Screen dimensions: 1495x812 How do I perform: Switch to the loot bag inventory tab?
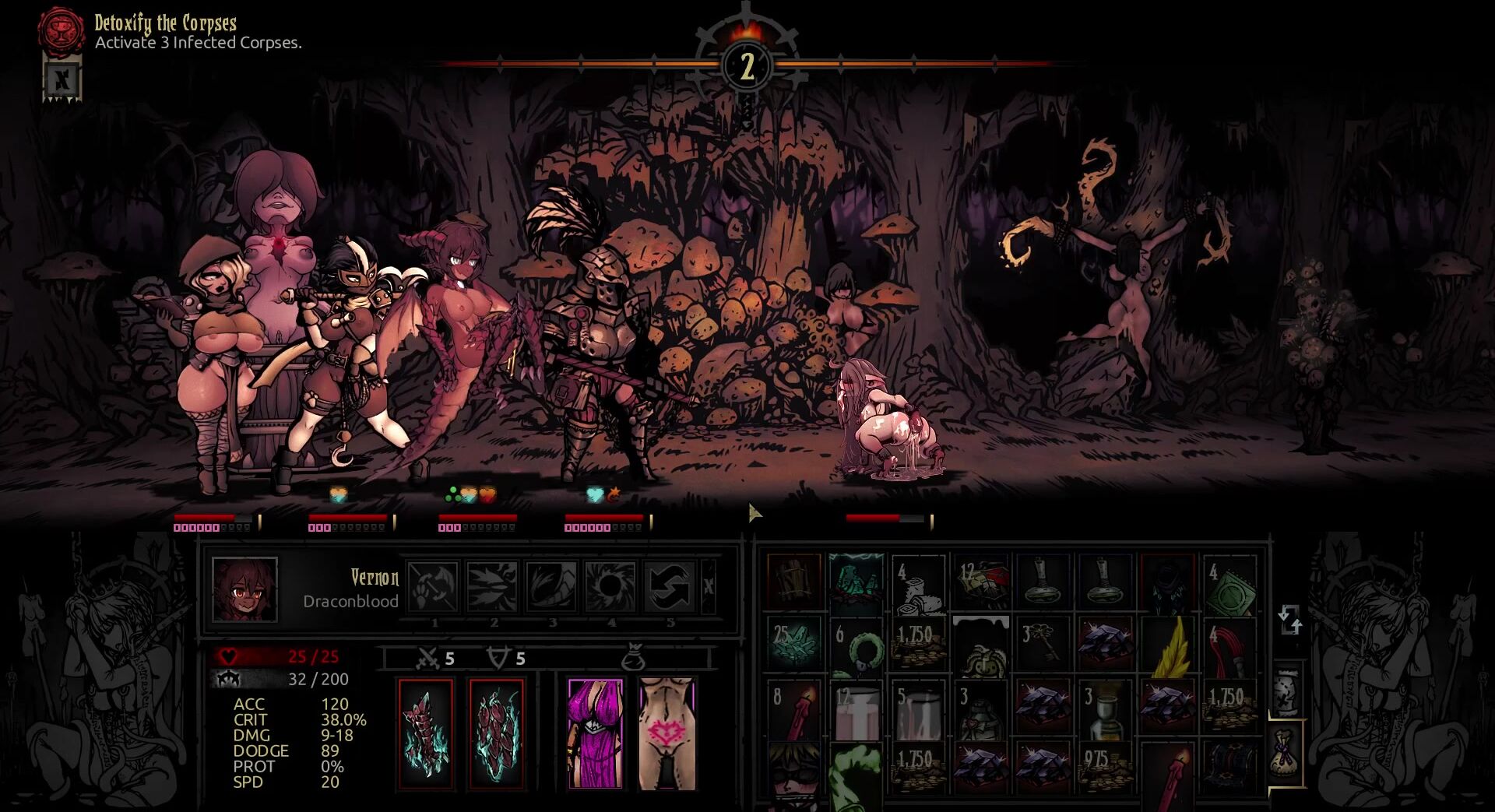[1287, 753]
